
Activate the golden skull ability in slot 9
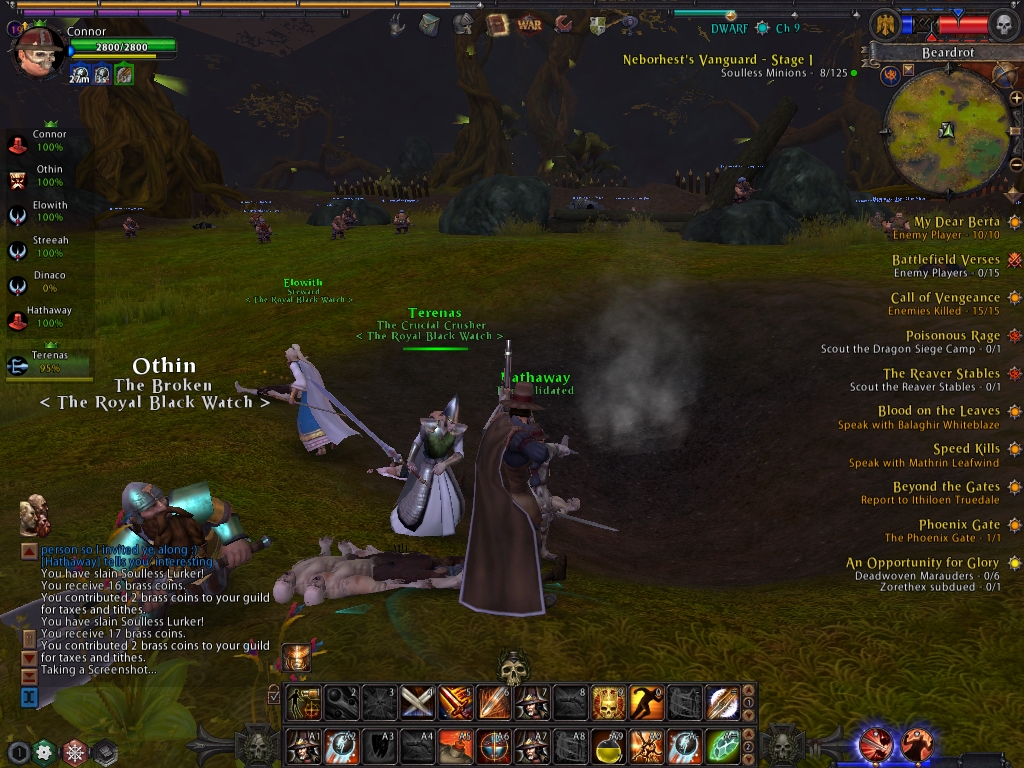[607, 703]
